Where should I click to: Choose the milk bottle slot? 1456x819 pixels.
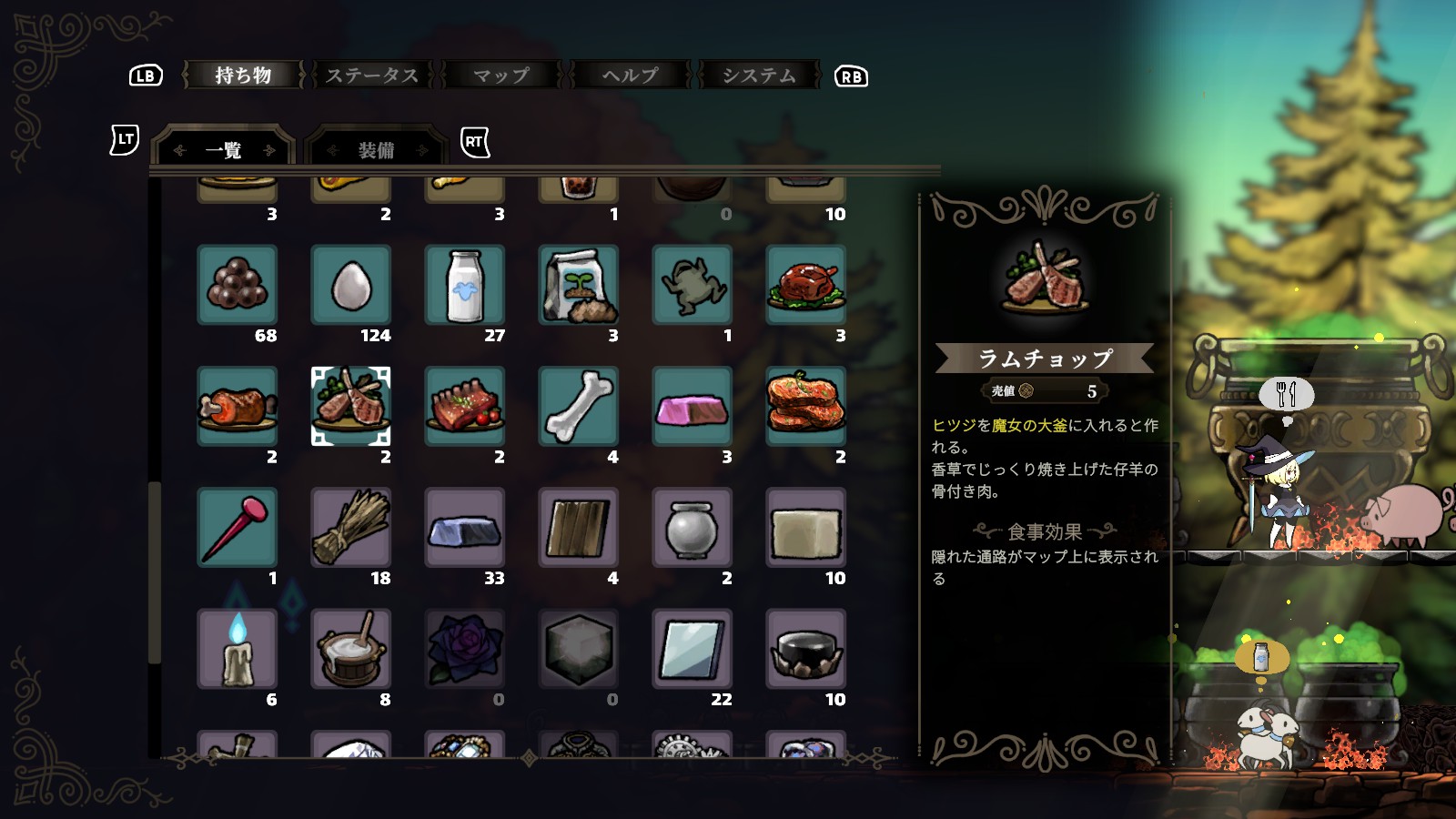coord(464,285)
